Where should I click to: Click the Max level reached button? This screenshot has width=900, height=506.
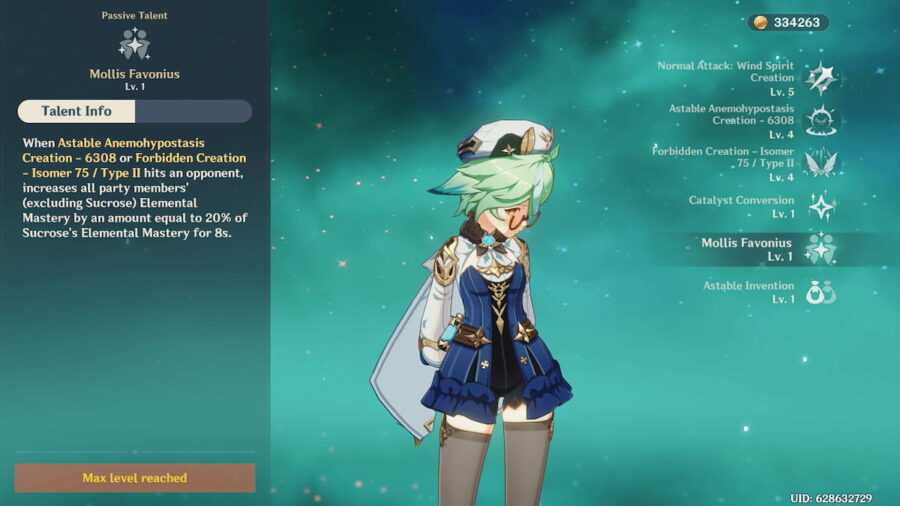[135, 478]
